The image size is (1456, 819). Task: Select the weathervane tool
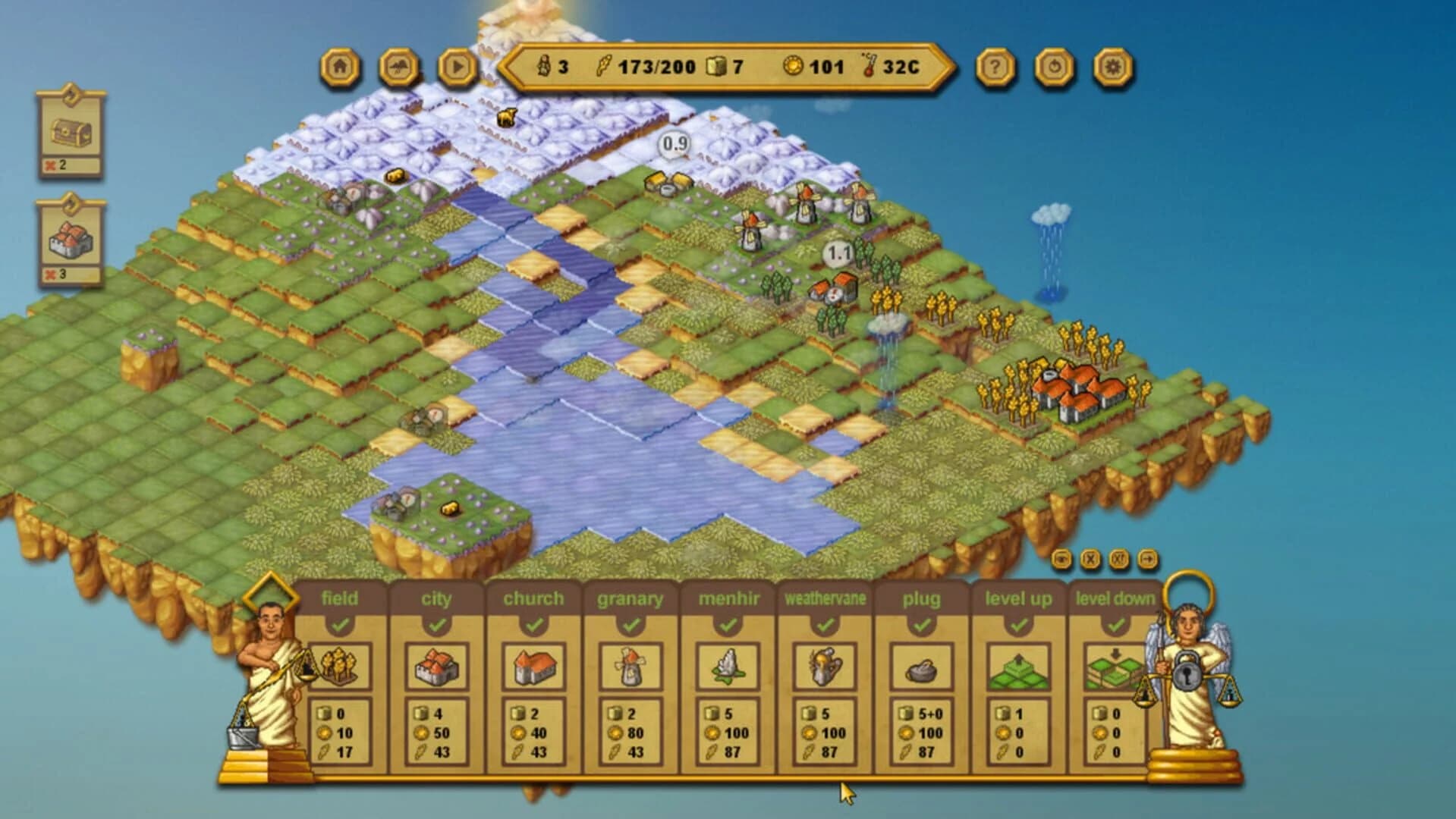(x=825, y=667)
